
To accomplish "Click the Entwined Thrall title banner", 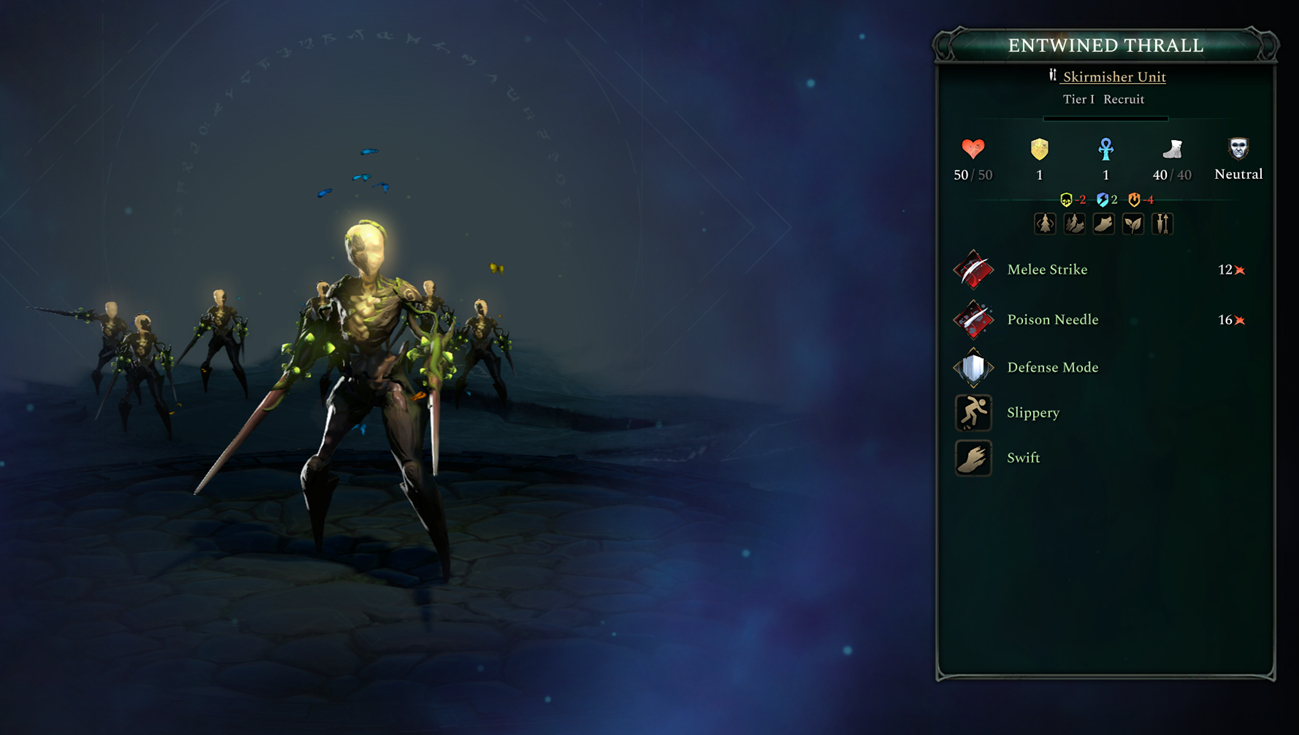I will click(1105, 45).
